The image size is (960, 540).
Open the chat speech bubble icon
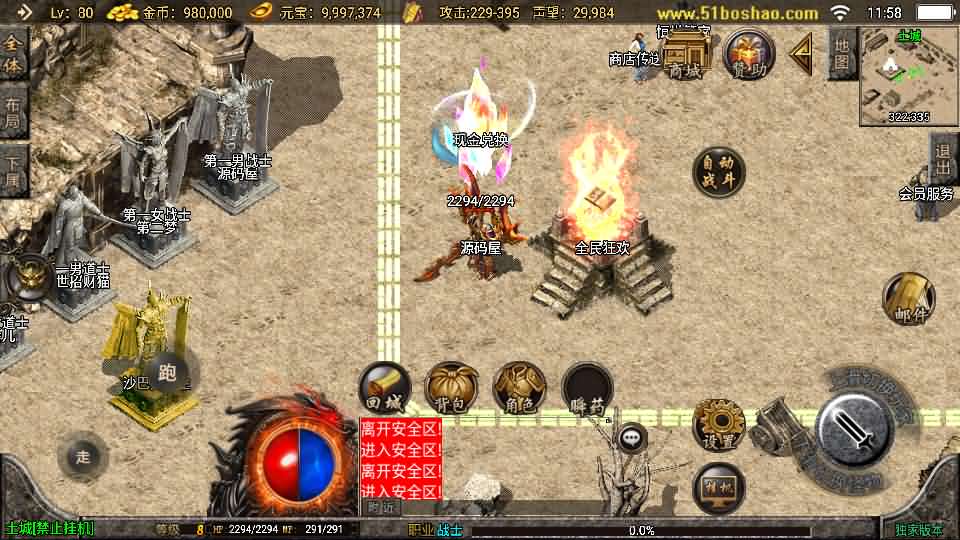[631, 437]
